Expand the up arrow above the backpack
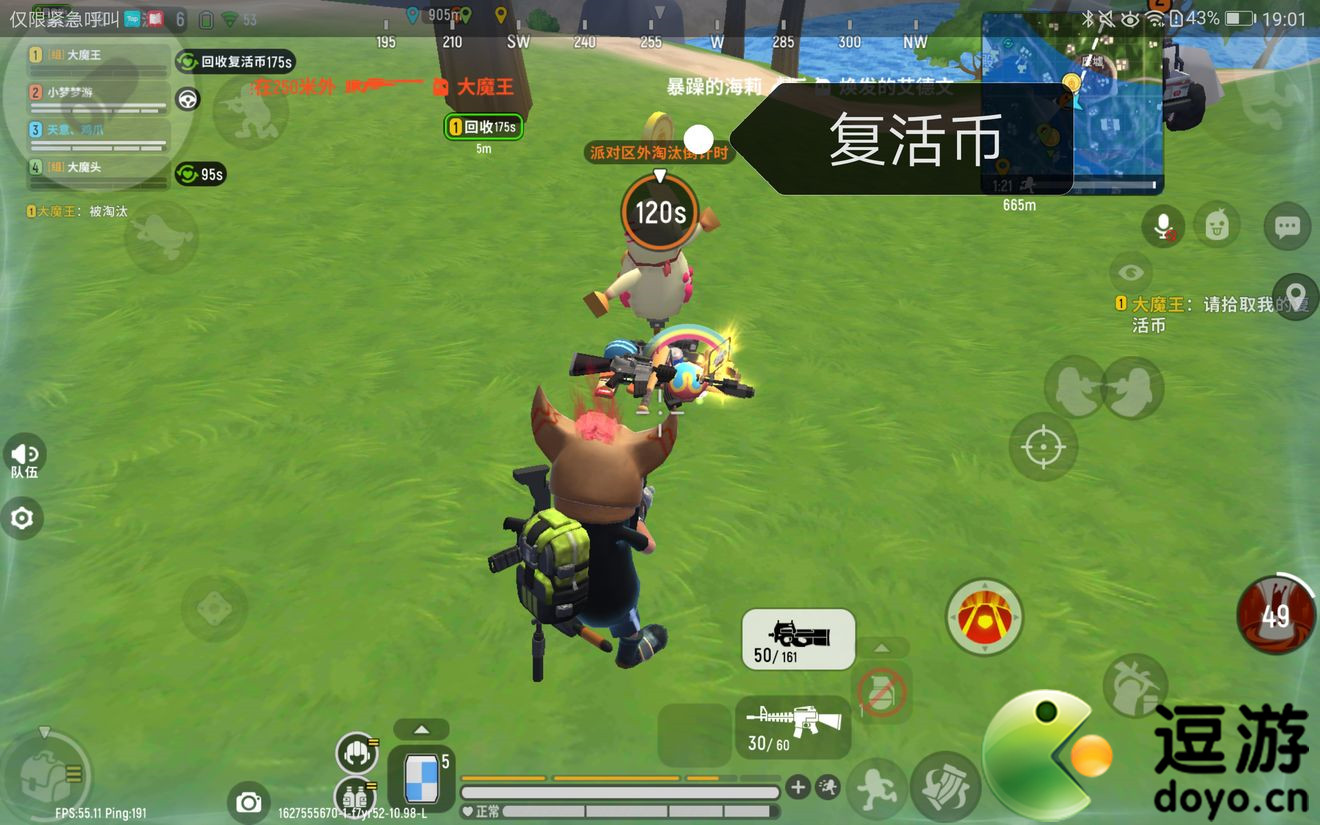Screen dimensions: 1320x825 (421, 729)
